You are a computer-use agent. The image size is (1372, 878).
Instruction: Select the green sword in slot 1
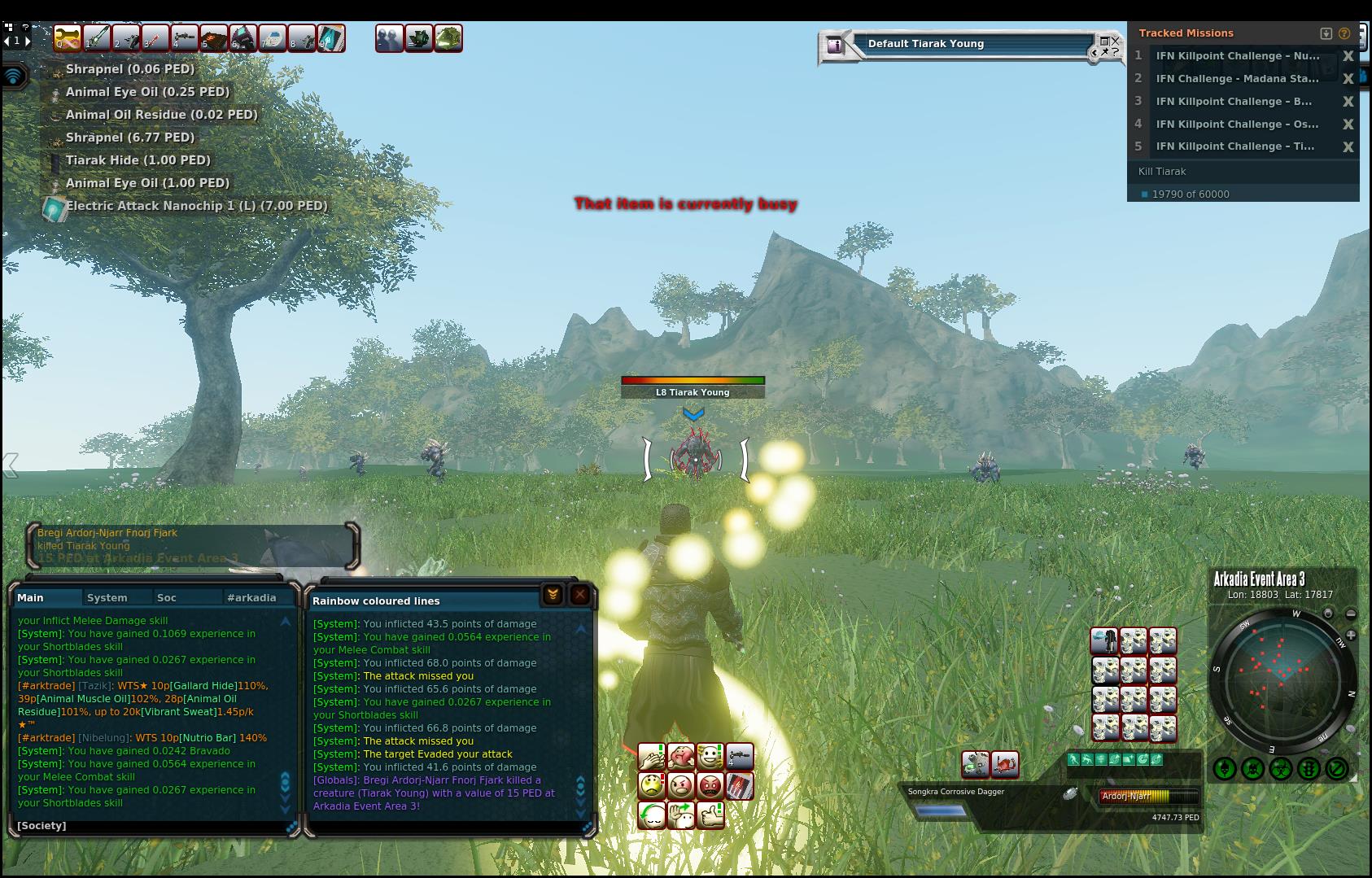(x=97, y=38)
